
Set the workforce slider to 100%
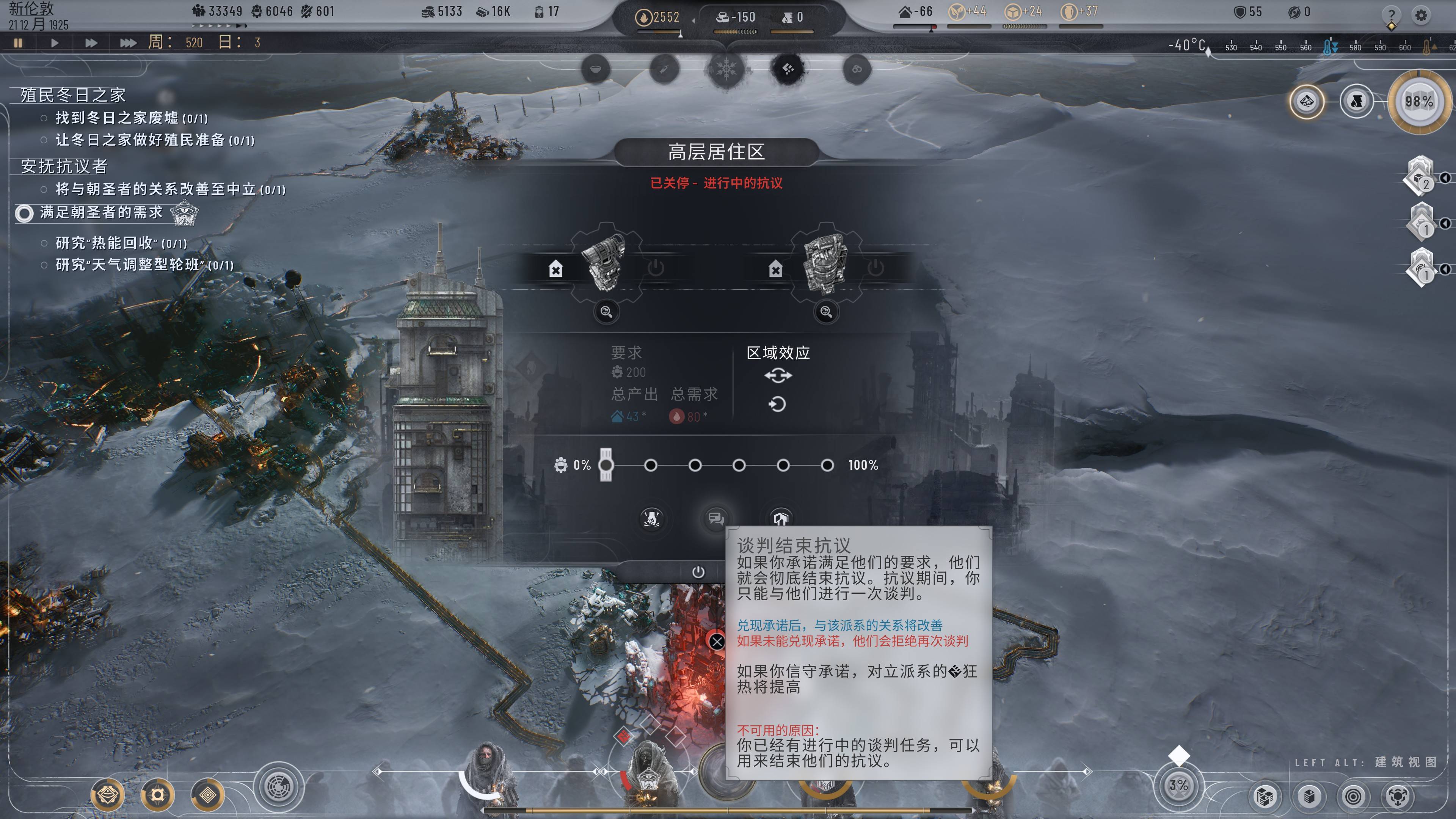pos(827,465)
